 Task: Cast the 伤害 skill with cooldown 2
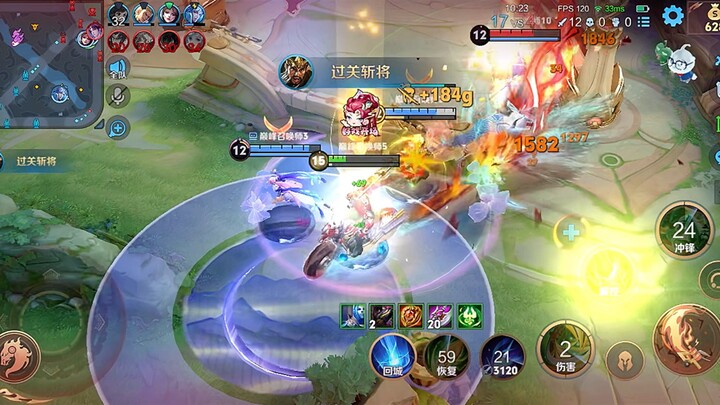pyautogui.click(x=565, y=349)
